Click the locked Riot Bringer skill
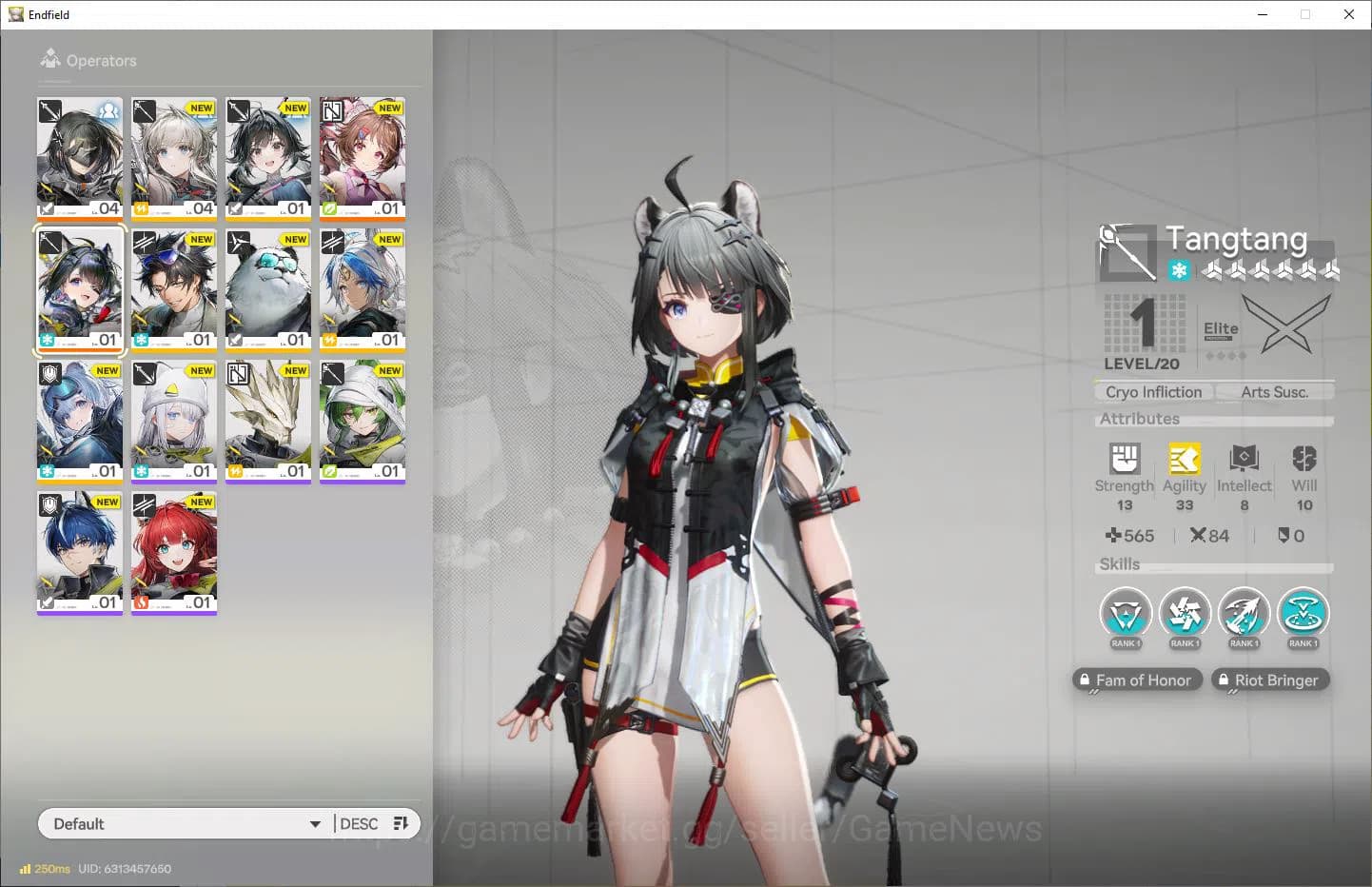This screenshot has height=887, width=1372. 1270,680
